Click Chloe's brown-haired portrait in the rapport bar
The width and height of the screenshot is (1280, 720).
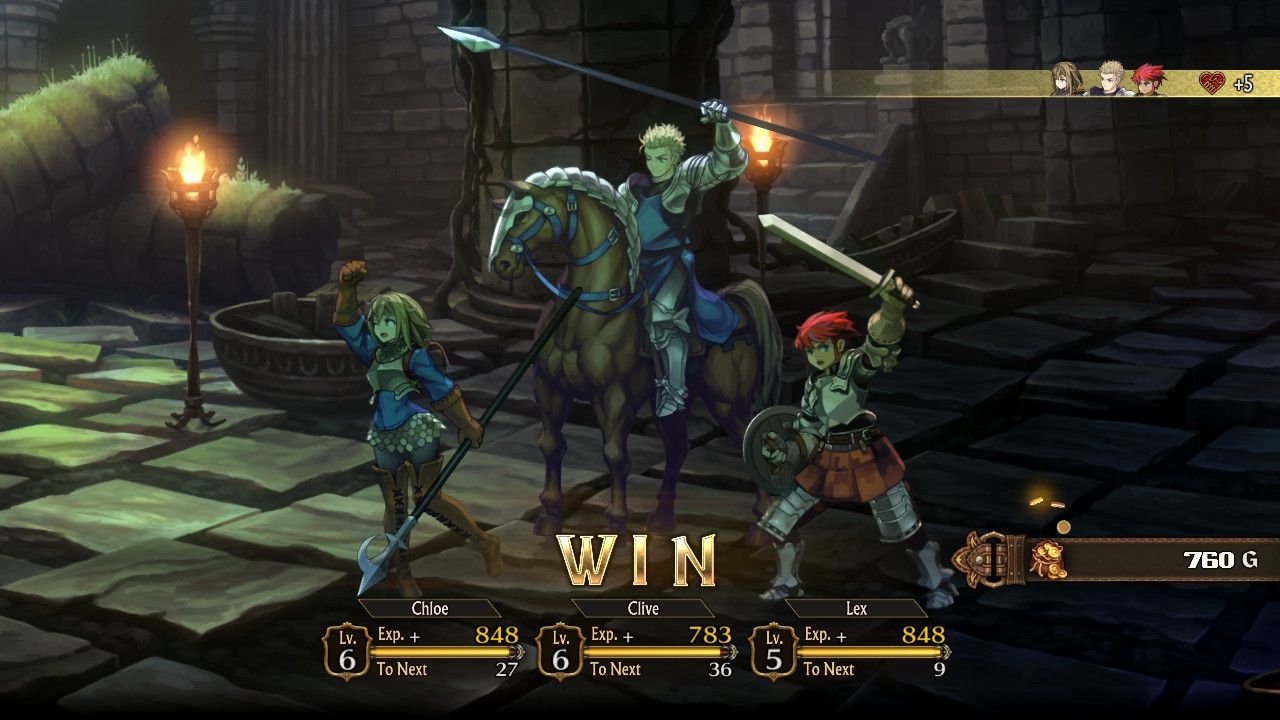click(1067, 80)
